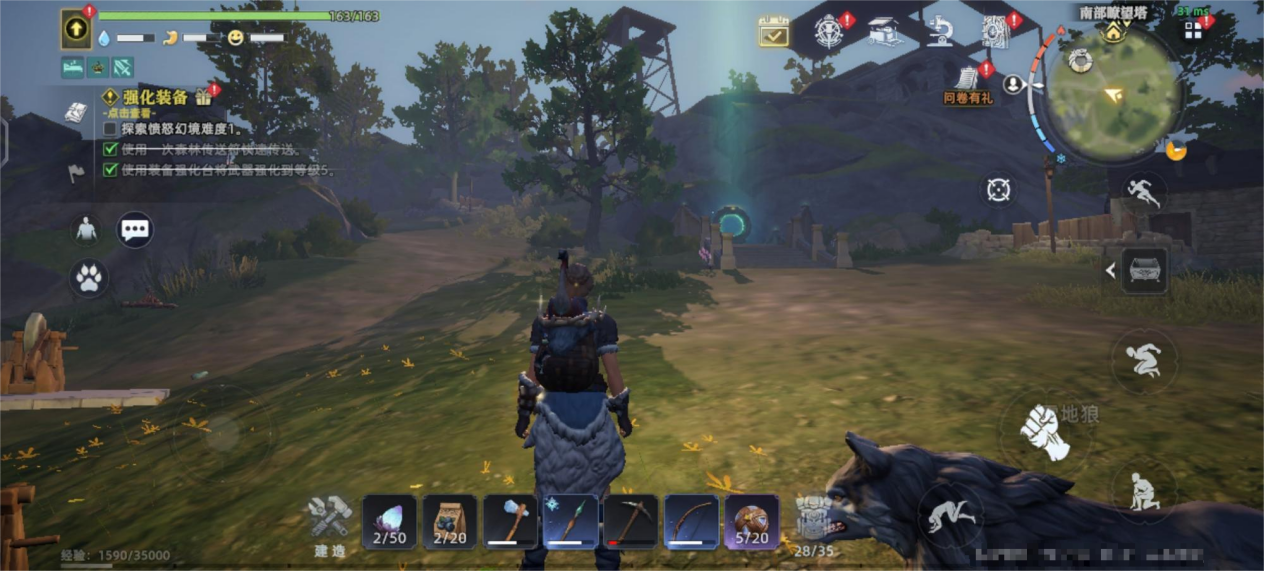
Task: Open the chat speech bubble
Action: tap(135, 230)
